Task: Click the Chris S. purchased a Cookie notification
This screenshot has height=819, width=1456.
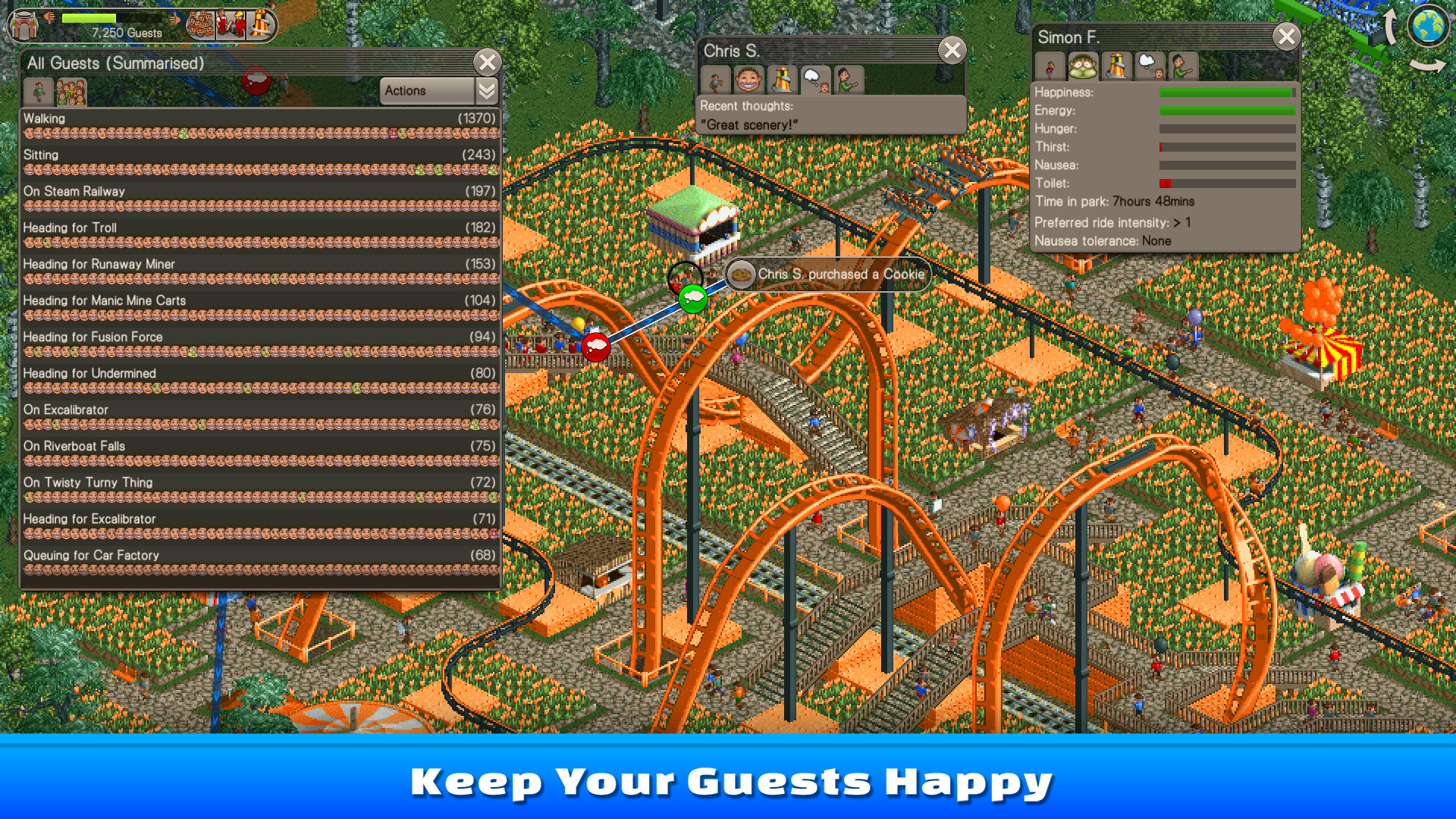Action: click(830, 275)
